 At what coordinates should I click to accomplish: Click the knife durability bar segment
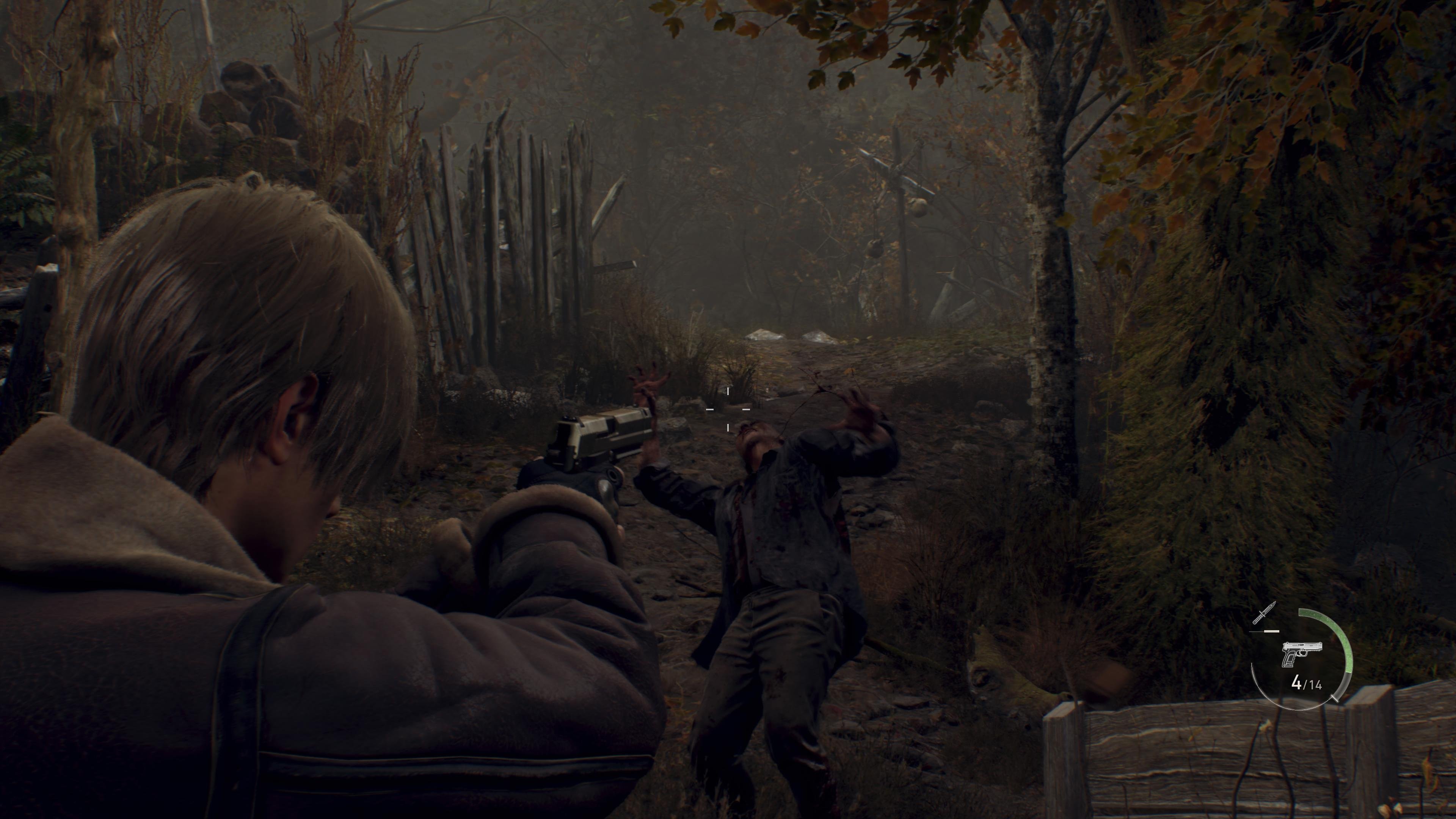(1271, 631)
